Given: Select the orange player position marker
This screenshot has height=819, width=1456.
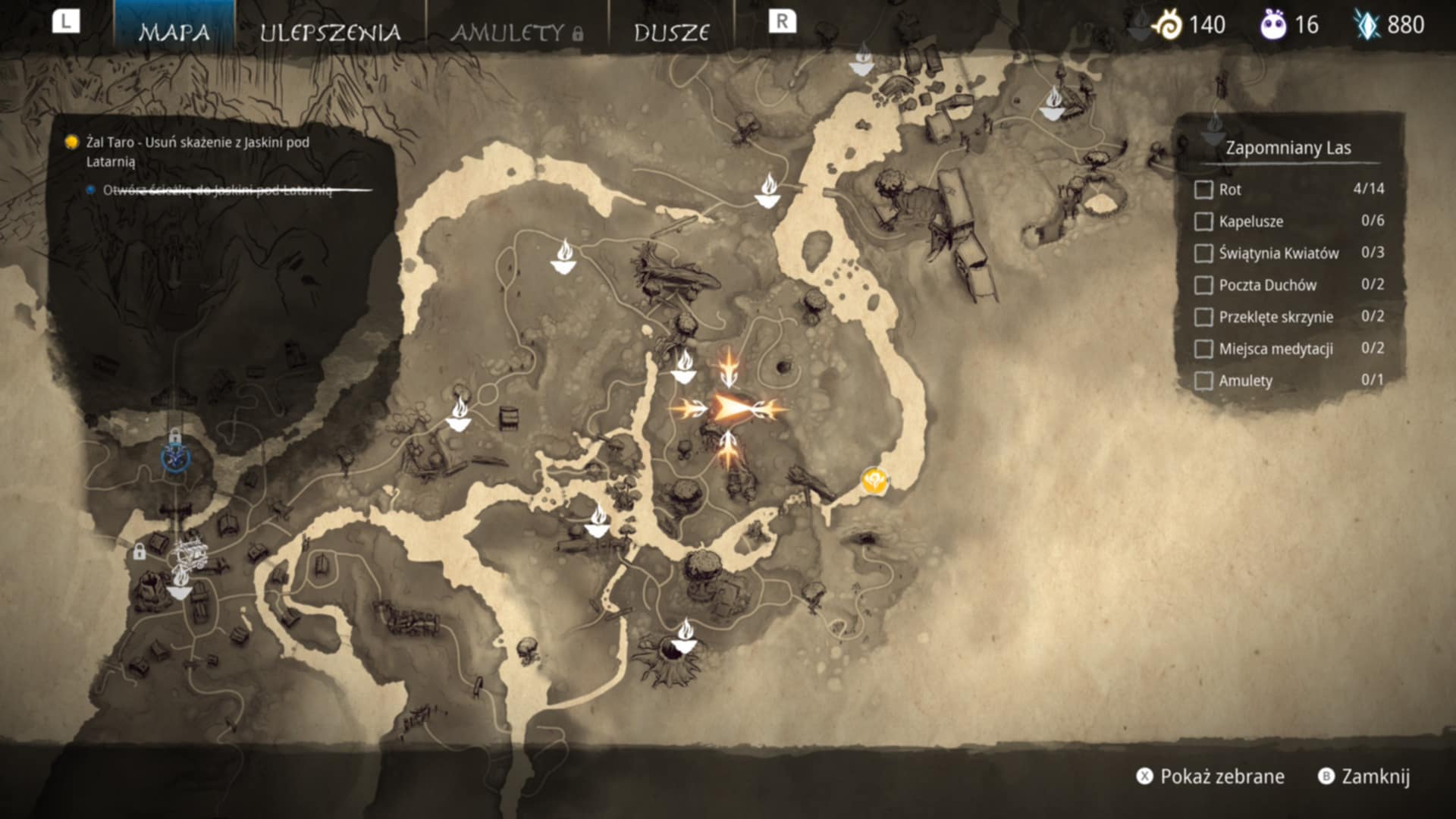Looking at the screenshot, I should 729,409.
